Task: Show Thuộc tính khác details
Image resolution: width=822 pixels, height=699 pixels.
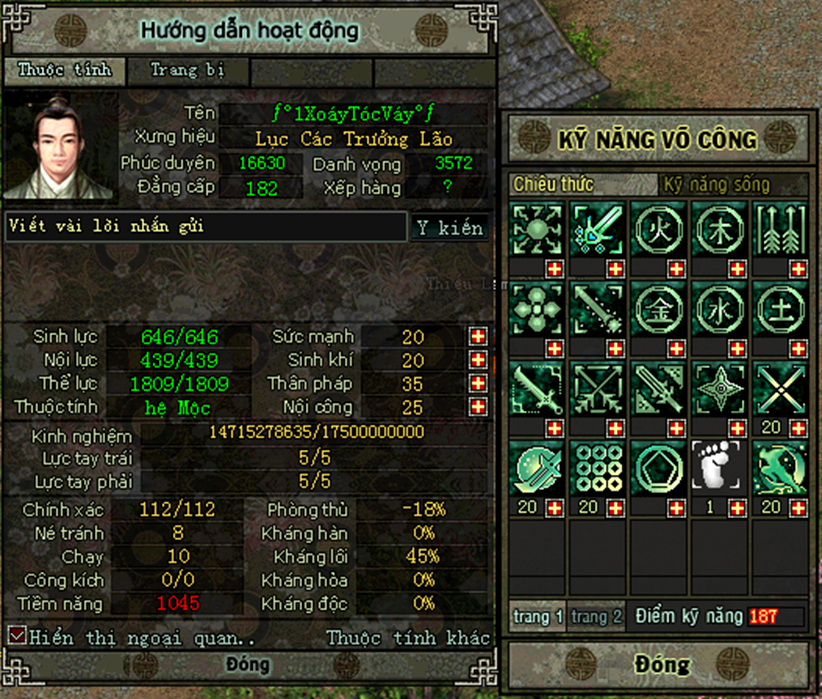Action: (x=408, y=637)
